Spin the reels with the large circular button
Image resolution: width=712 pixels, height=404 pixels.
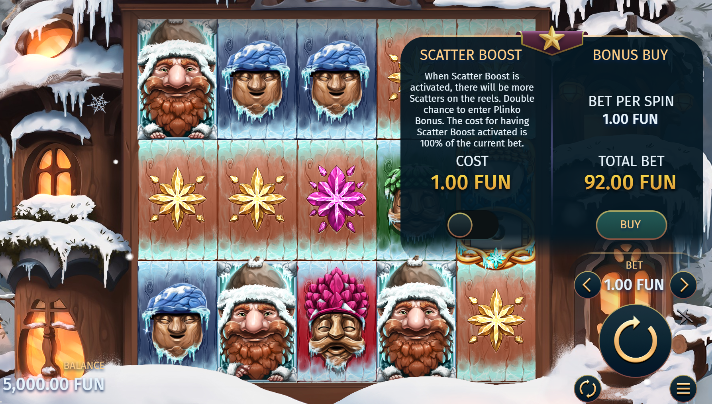pyautogui.click(x=635, y=339)
